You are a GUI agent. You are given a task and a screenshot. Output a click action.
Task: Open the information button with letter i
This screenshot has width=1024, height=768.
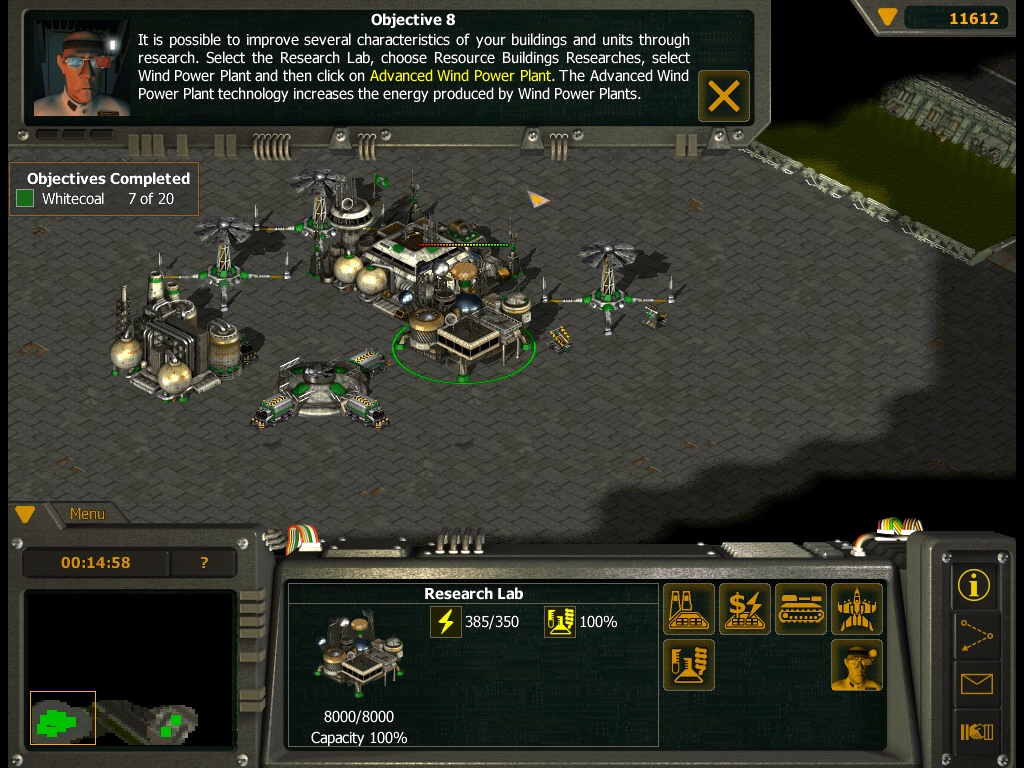[x=974, y=585]
